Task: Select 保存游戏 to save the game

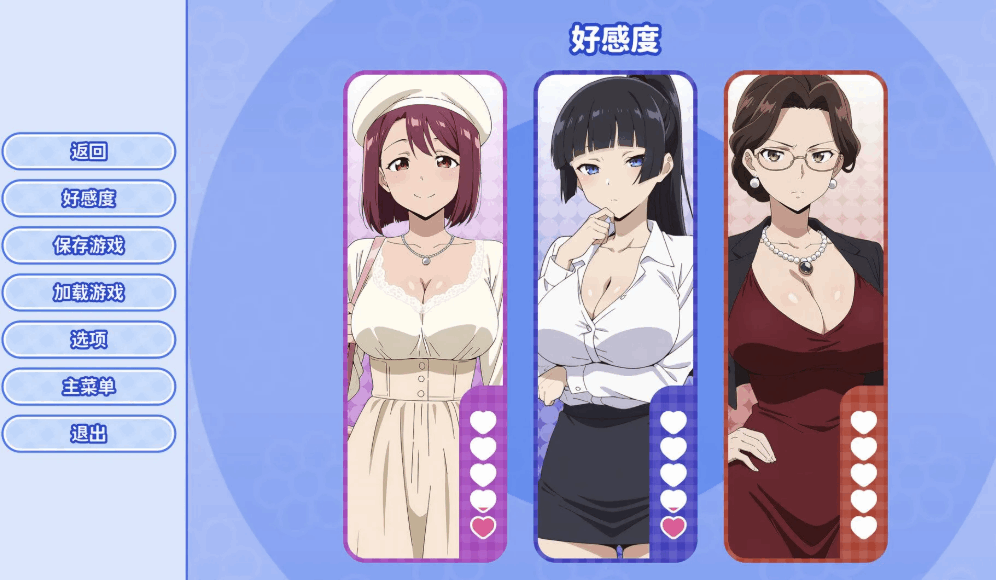Action: (x=89, y=246)
